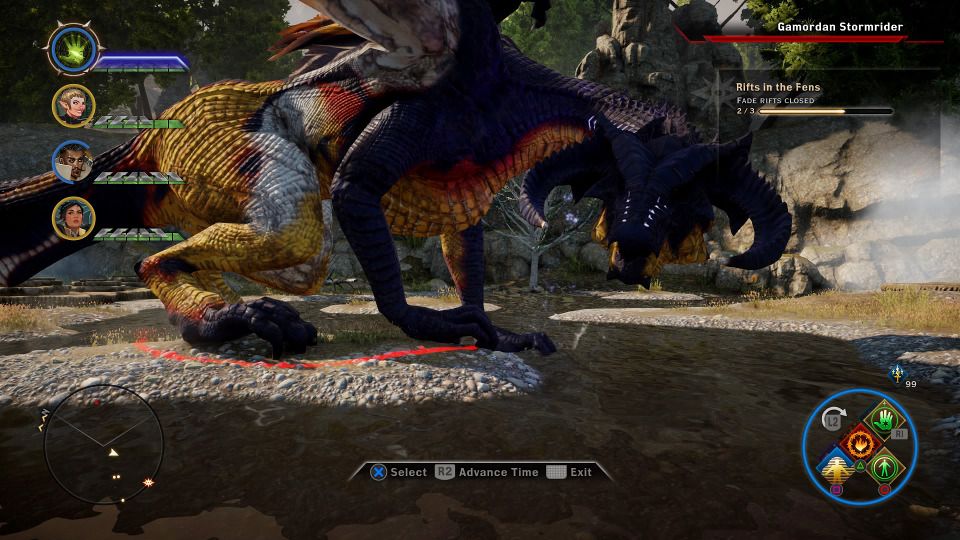Switch to the mustached mage companion portrait
This screenshot has width=960, height=540.
pyautogui.click(x=73, y=162)
